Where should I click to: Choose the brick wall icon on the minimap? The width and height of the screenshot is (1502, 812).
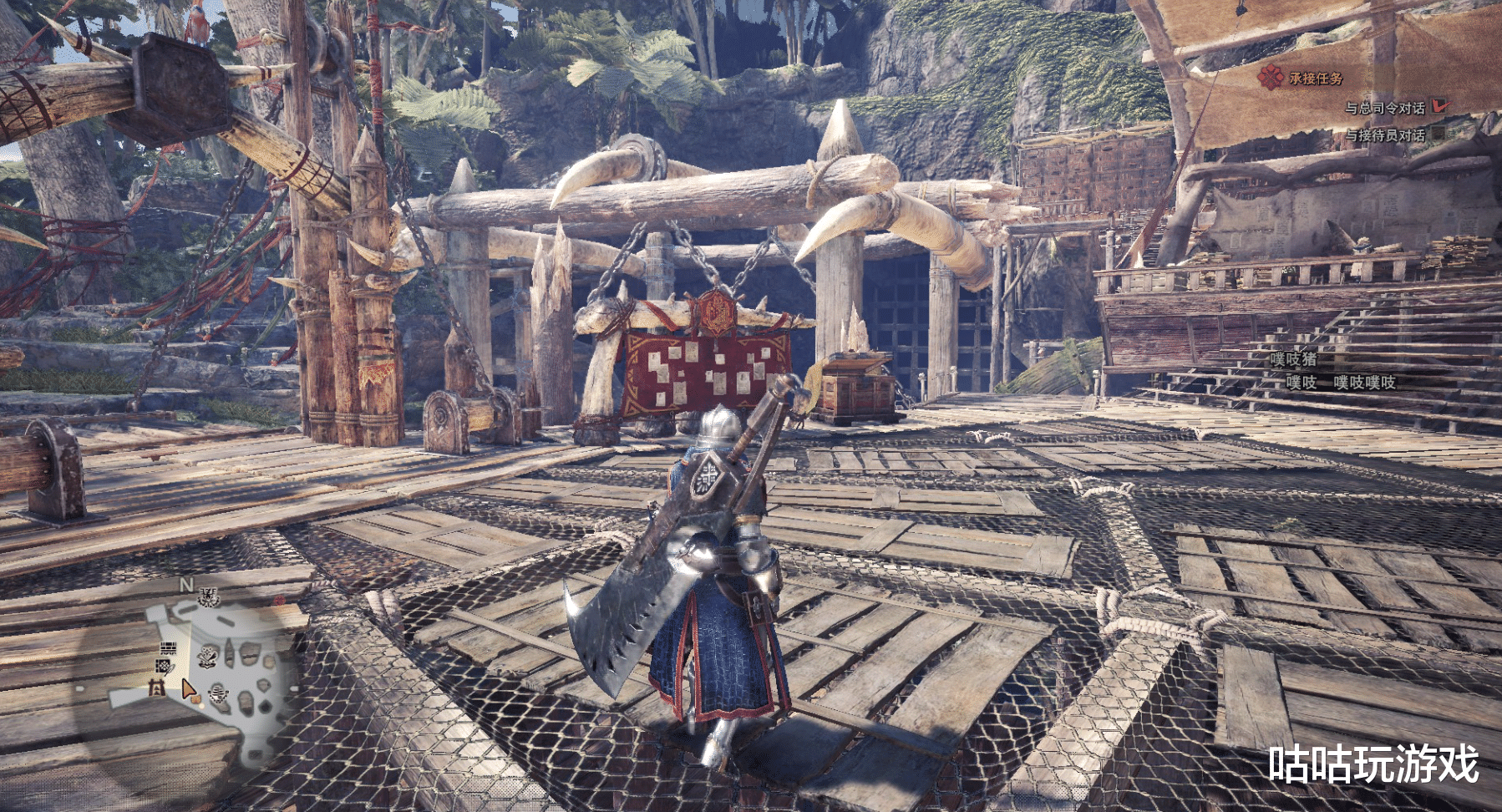(167, 648)
